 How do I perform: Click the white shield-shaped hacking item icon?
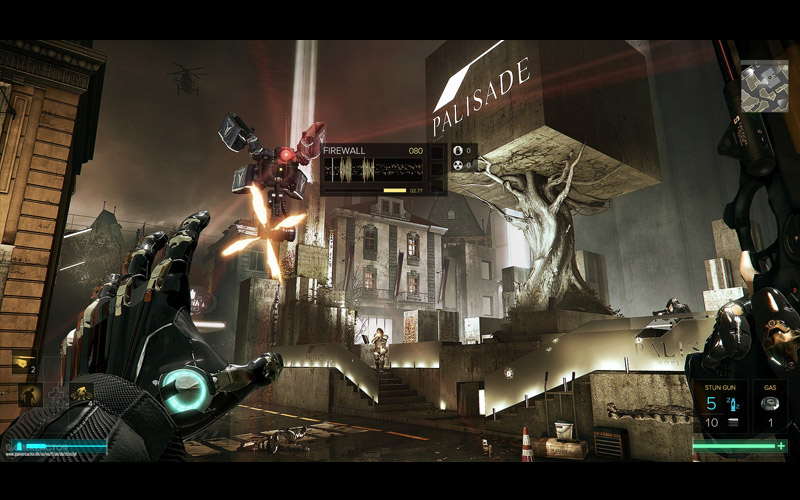tap(458, 151)
